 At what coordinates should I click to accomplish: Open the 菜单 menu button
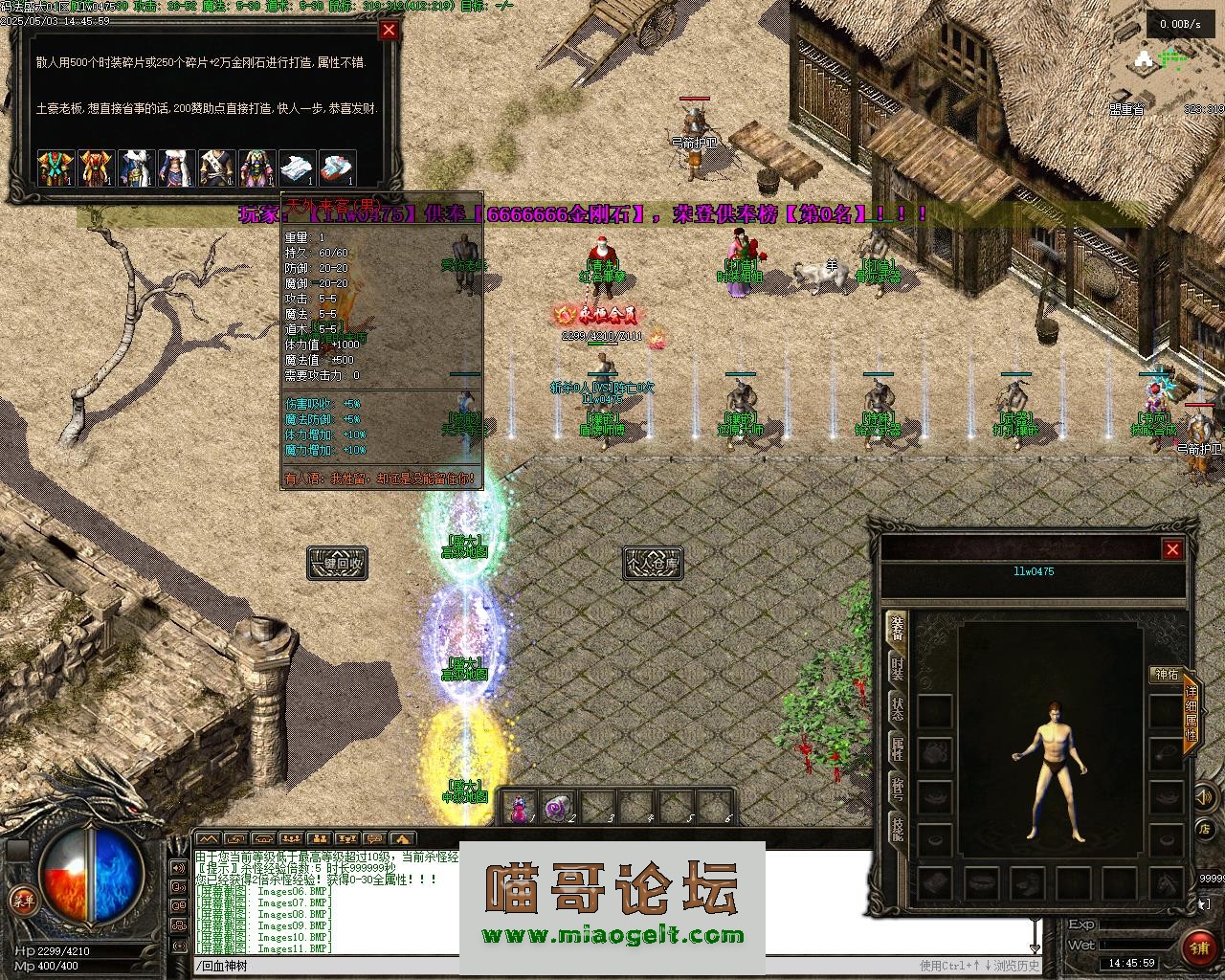[x=21, y=900]
